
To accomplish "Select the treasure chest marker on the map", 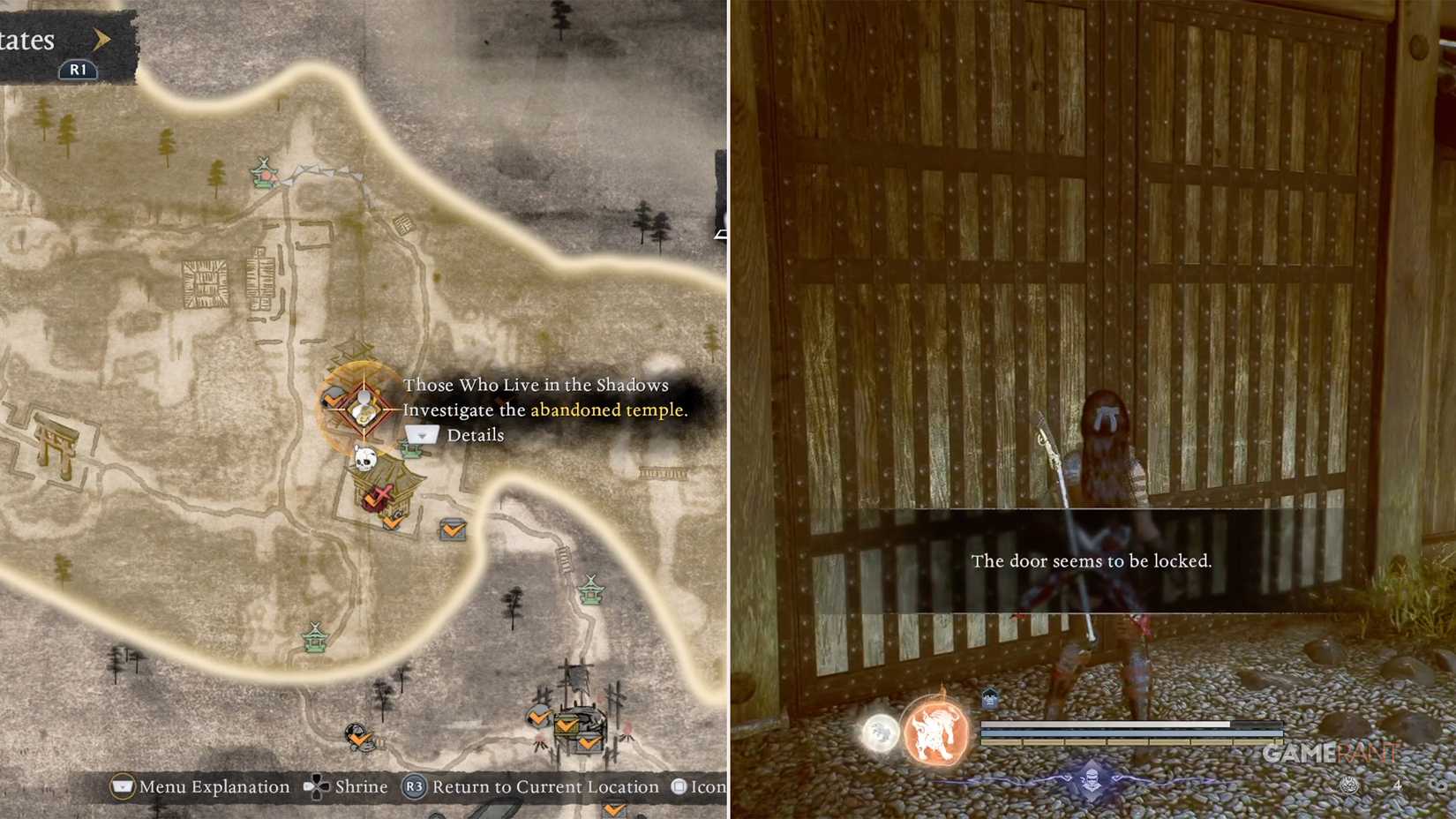I will click(x=451, y=530).
